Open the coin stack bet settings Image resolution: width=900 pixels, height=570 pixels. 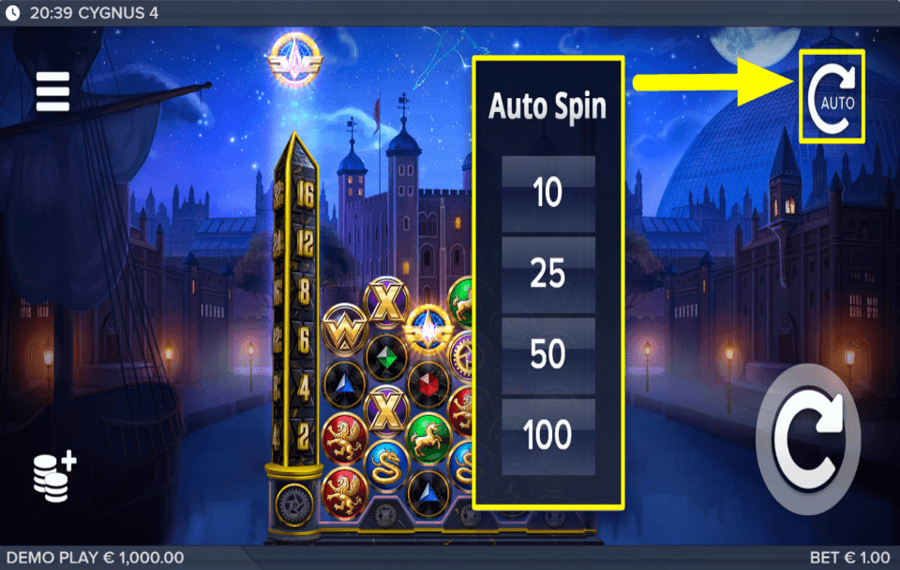54,476
